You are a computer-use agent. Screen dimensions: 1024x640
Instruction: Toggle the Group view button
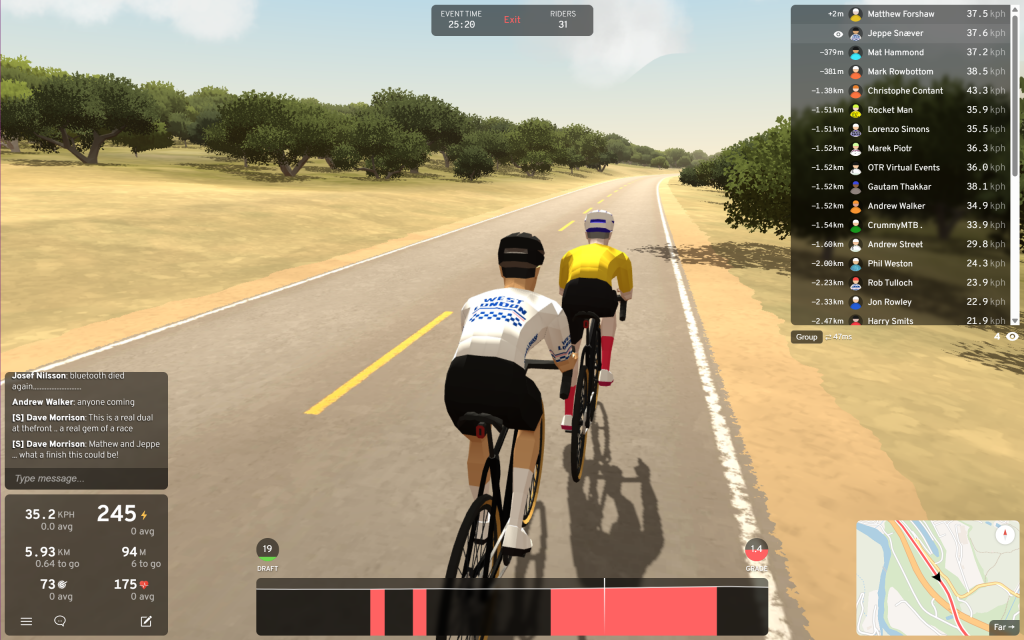click(806, 337)
